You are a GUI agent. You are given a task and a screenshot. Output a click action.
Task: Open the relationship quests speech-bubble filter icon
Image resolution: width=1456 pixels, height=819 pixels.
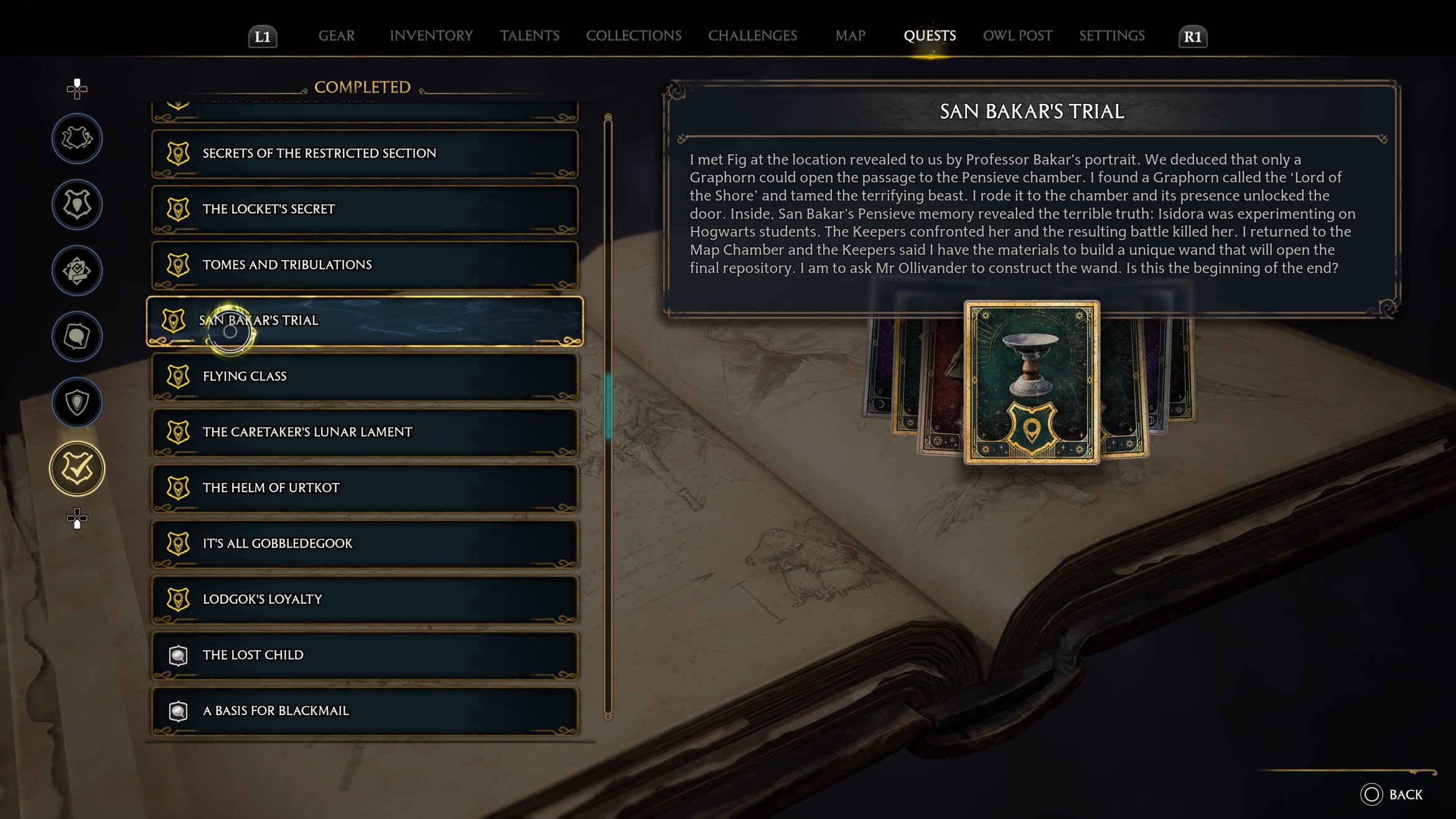point(76,336)
